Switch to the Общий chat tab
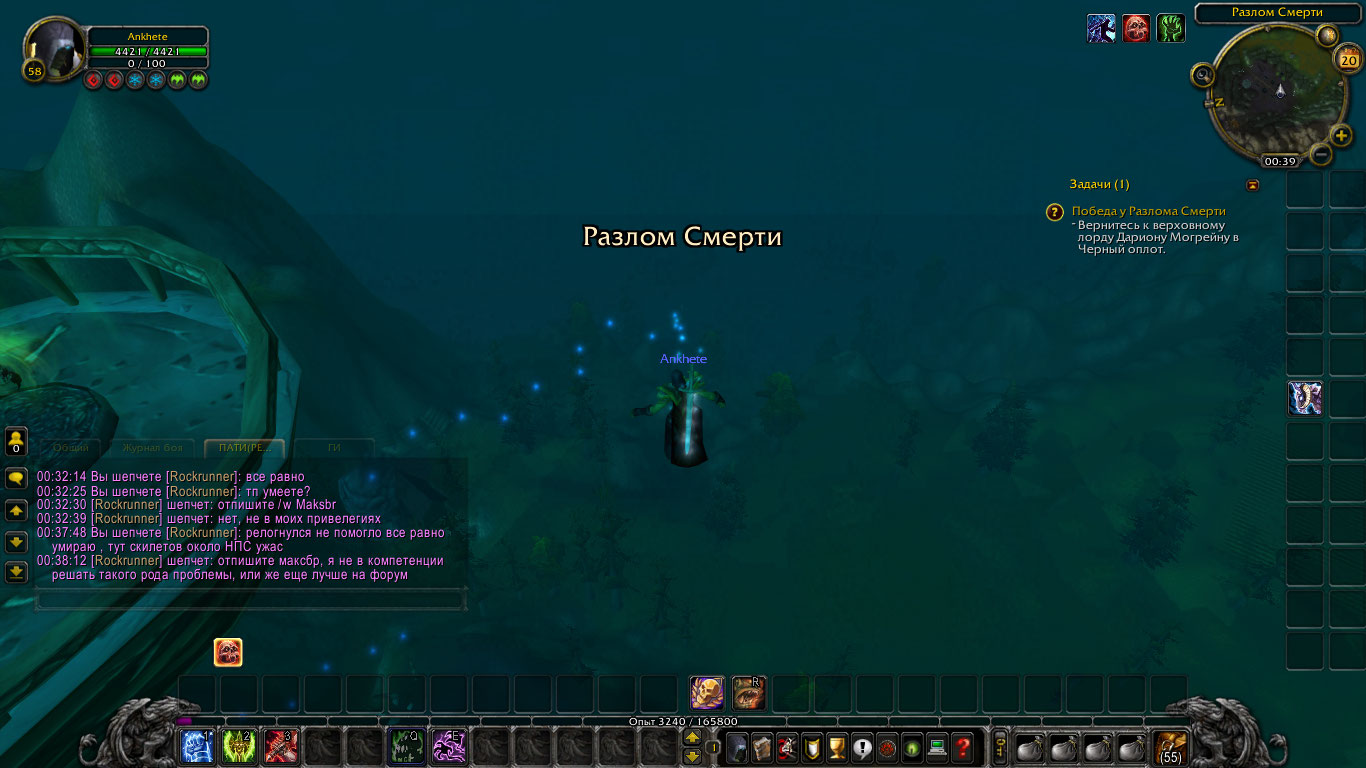1366x768 pixels. pos(71,448)
